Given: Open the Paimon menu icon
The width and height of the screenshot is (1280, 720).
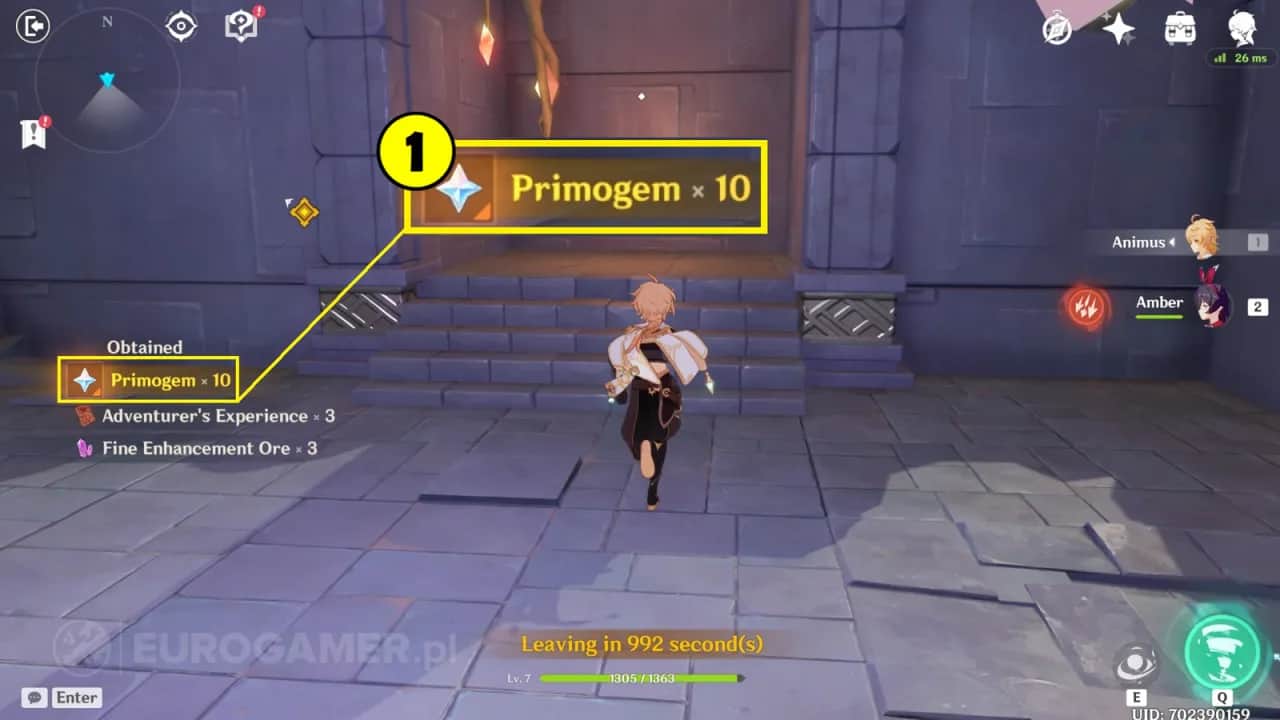Looking at the screenshot, I should click(x=1241, y=27).
